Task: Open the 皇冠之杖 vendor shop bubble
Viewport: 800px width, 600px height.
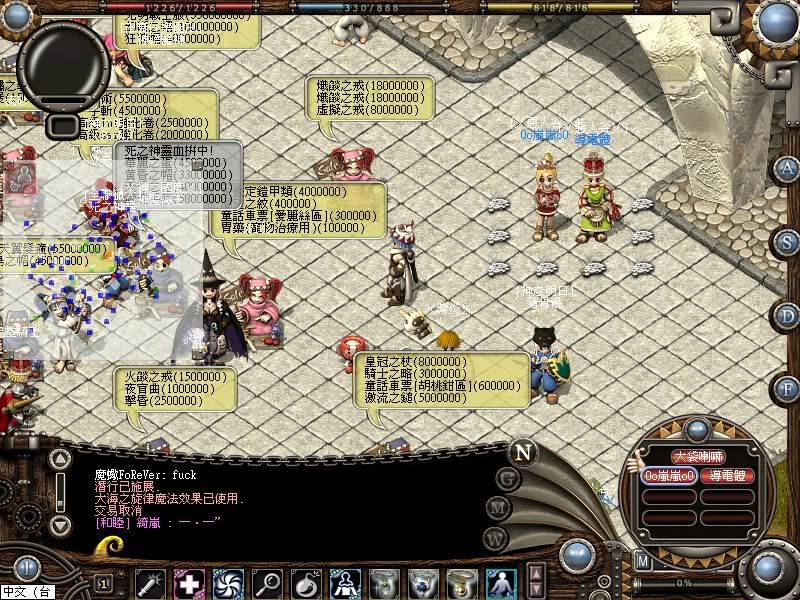Action: [443, 379]
